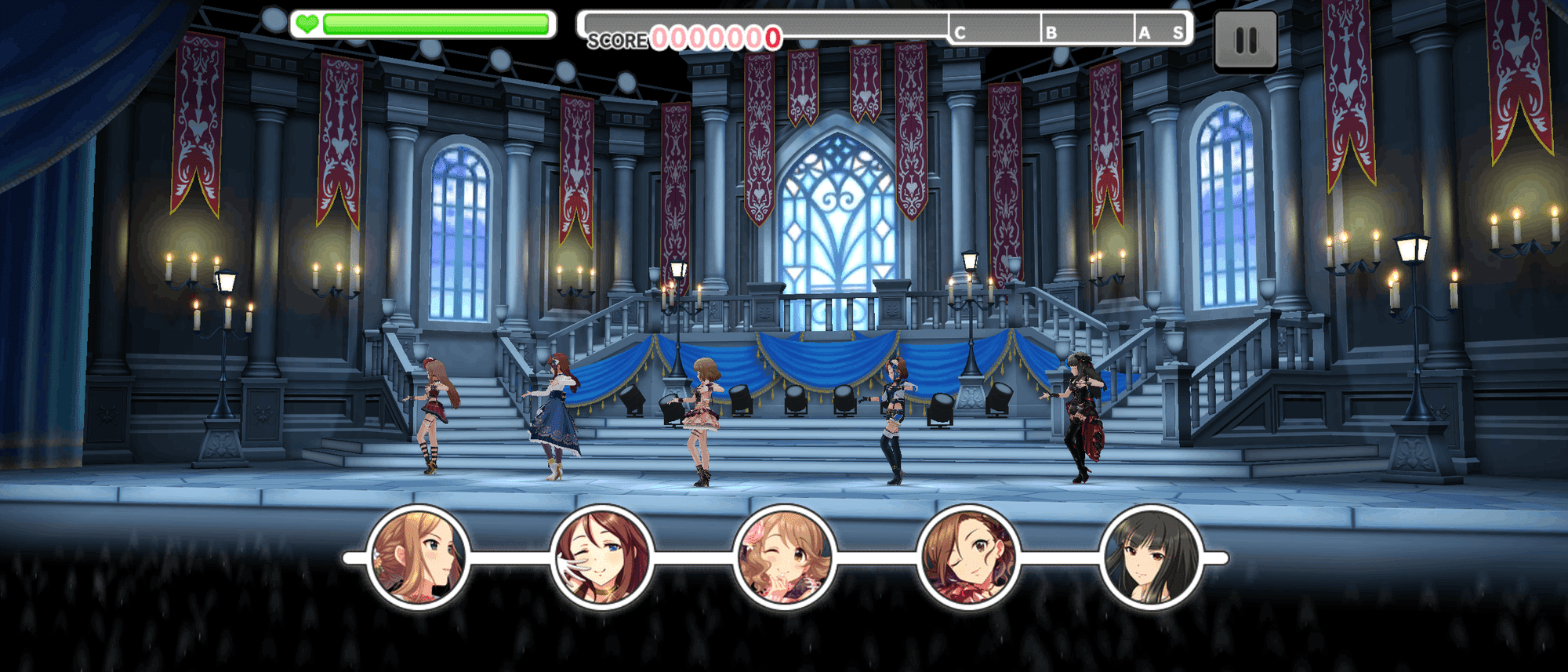Image resolution: width=1568 pixels, height=672 pixels.
Task: Select the A rank divider on the gauge
Action: (1145, 32)
